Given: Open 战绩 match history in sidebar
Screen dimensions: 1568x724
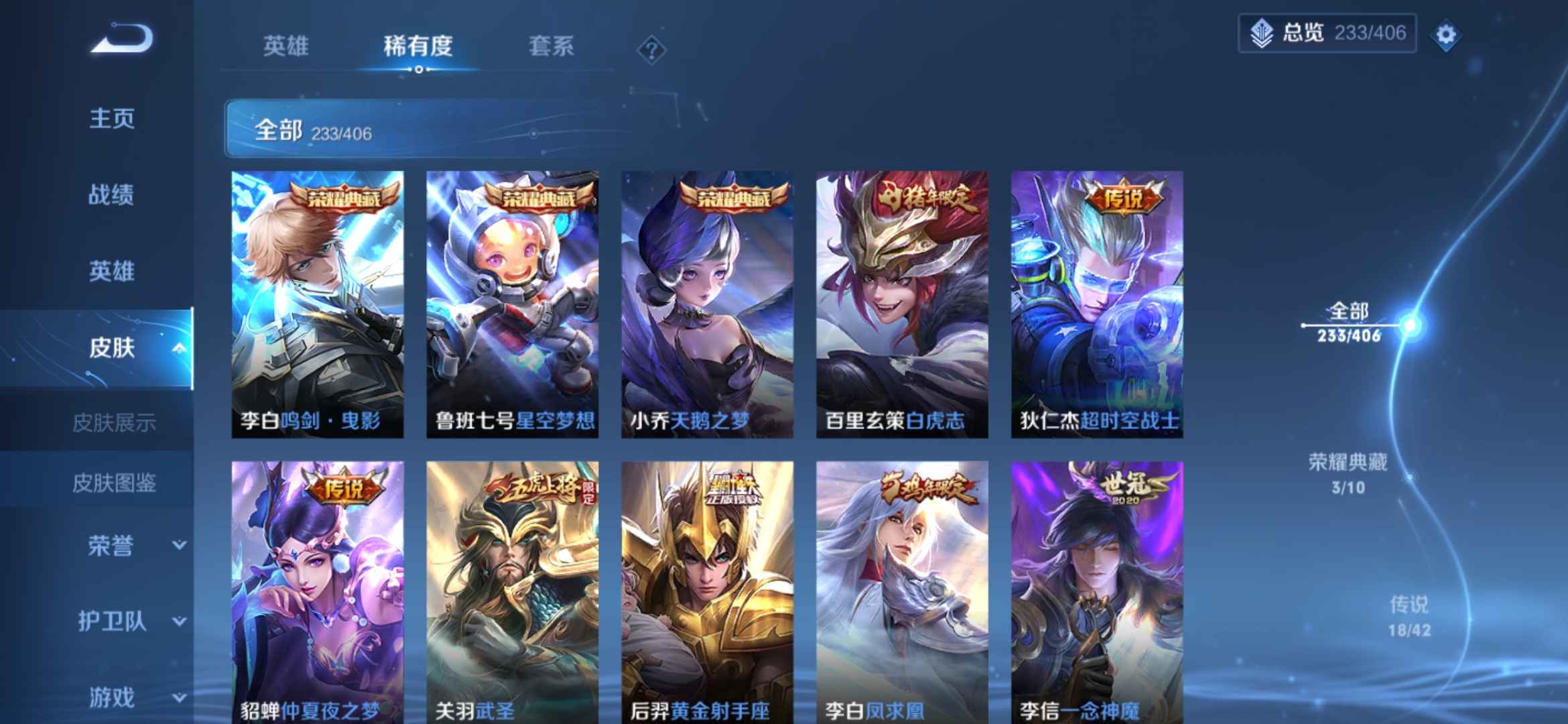Looking at the screenshot, I should 111,194.
